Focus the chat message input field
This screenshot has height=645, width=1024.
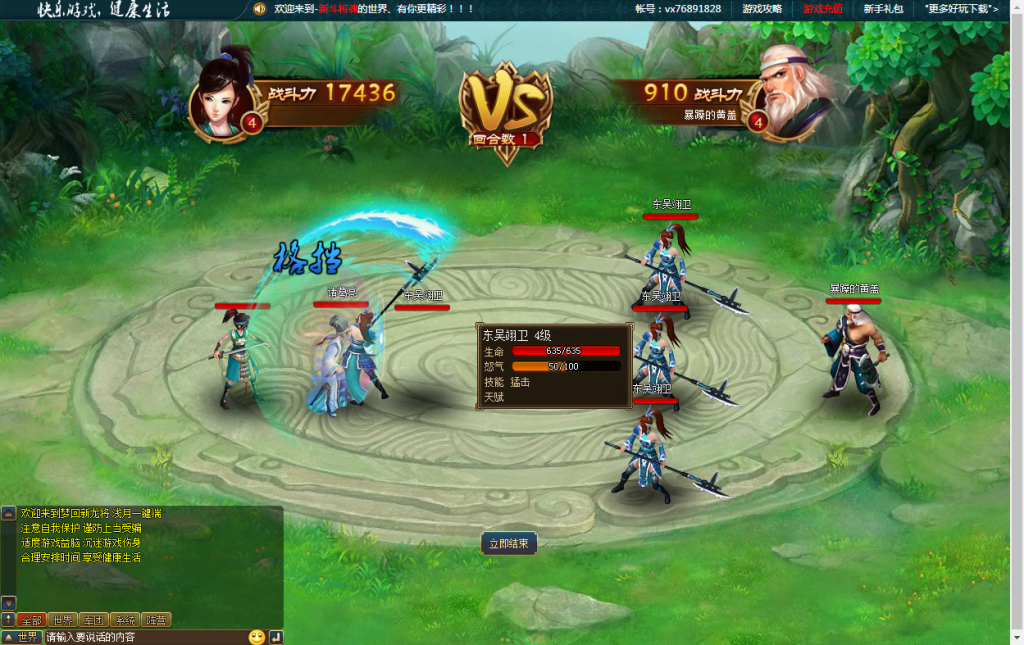[143, 637]
